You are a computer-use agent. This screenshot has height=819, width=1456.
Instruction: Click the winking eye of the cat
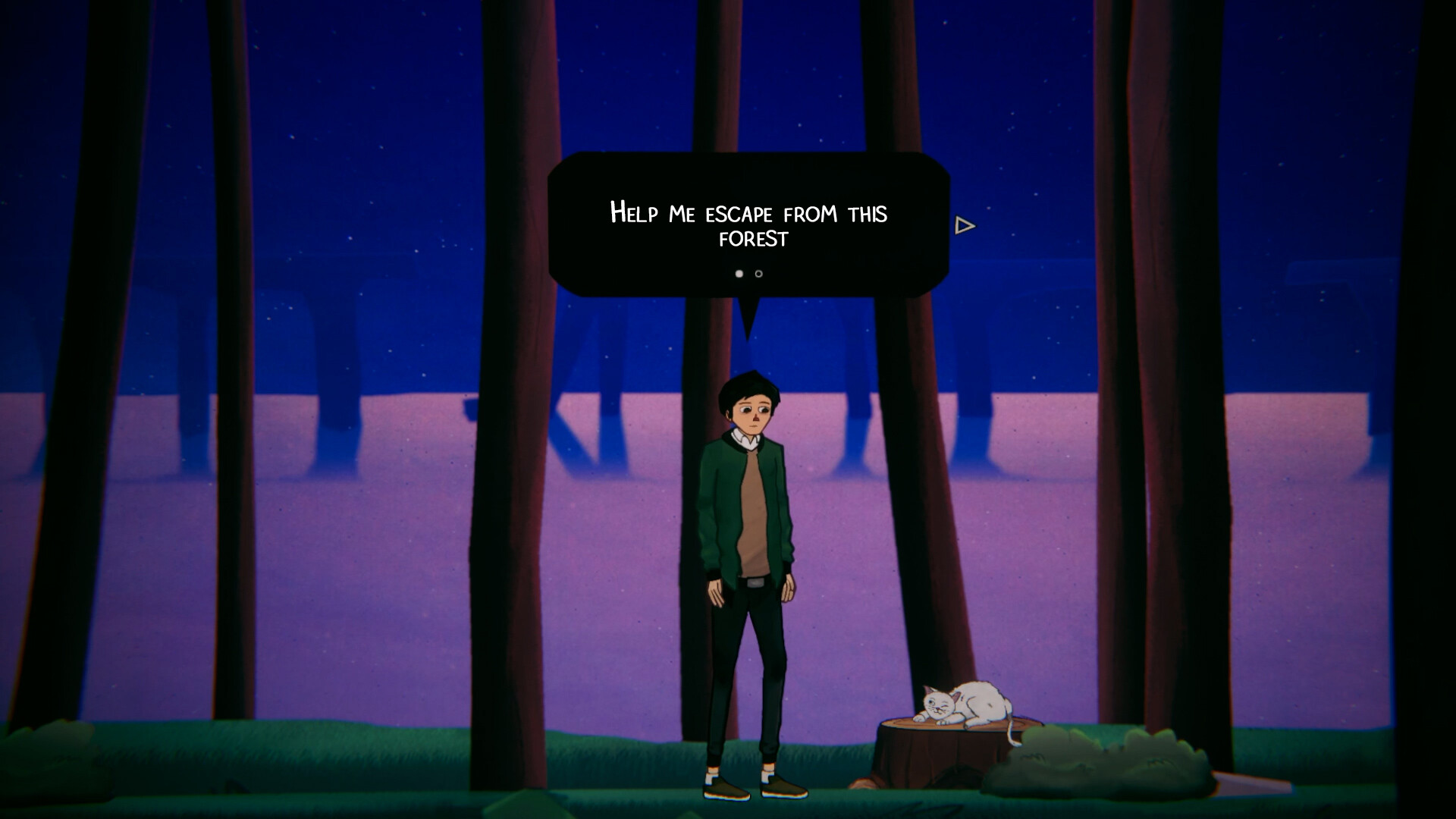944,705
